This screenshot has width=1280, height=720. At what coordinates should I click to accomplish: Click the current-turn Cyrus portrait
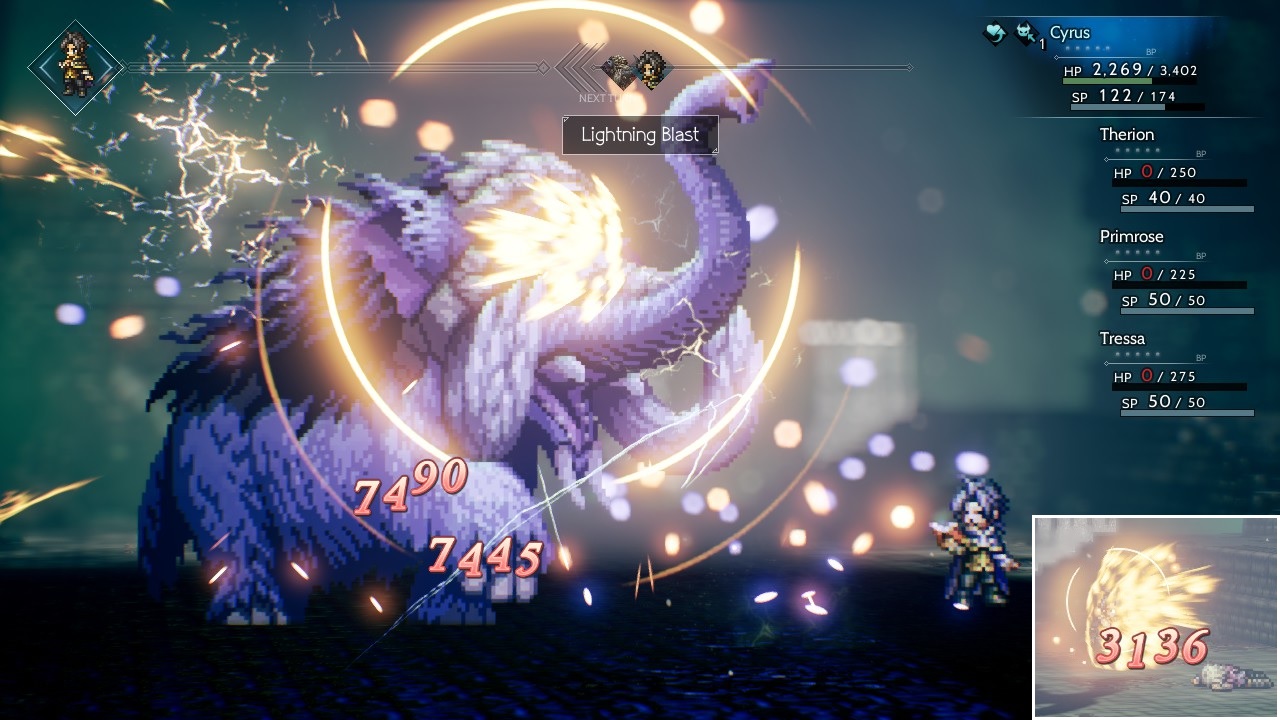tap(76, 67)
